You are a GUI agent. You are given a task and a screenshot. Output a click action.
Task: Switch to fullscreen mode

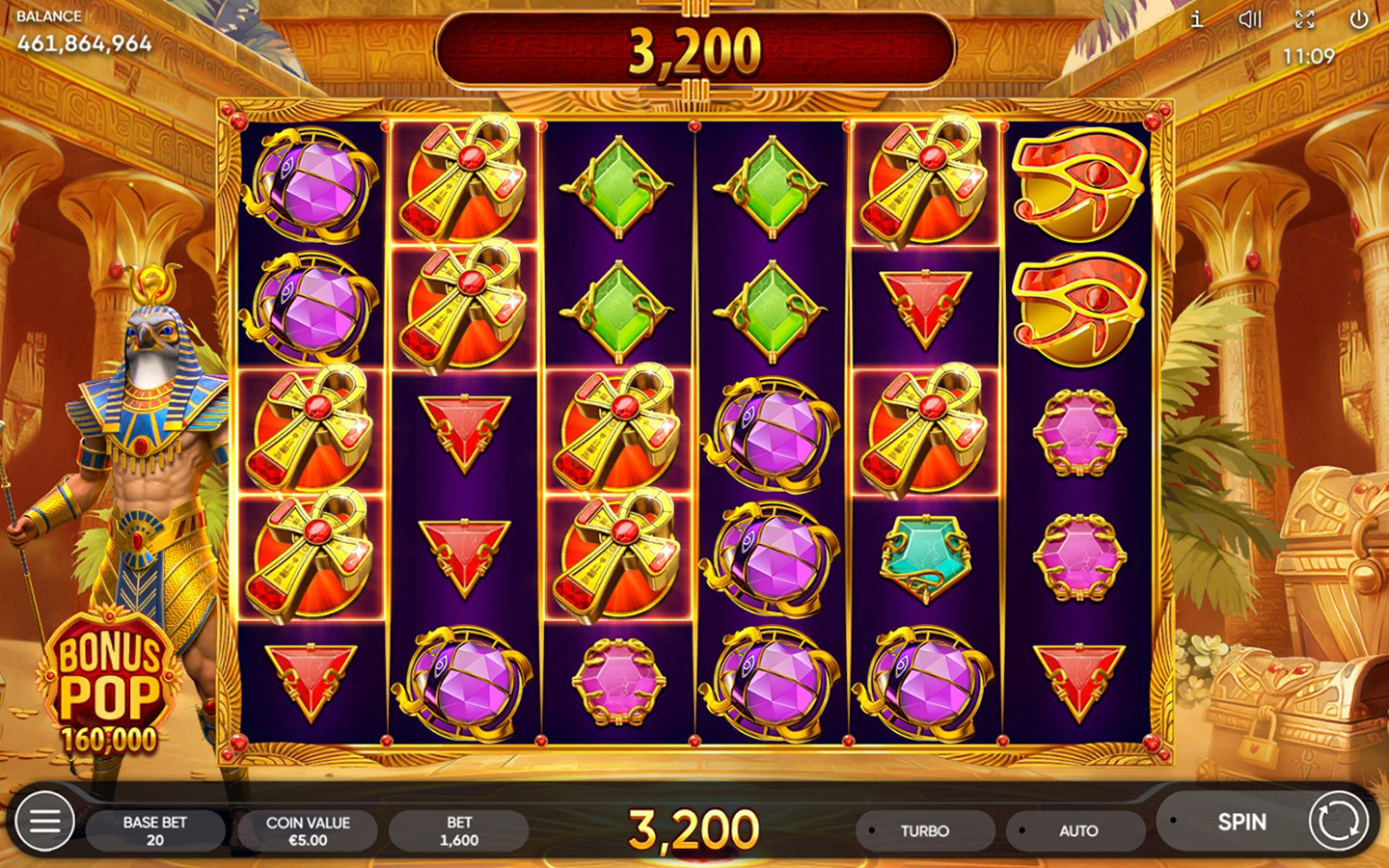1305,19
